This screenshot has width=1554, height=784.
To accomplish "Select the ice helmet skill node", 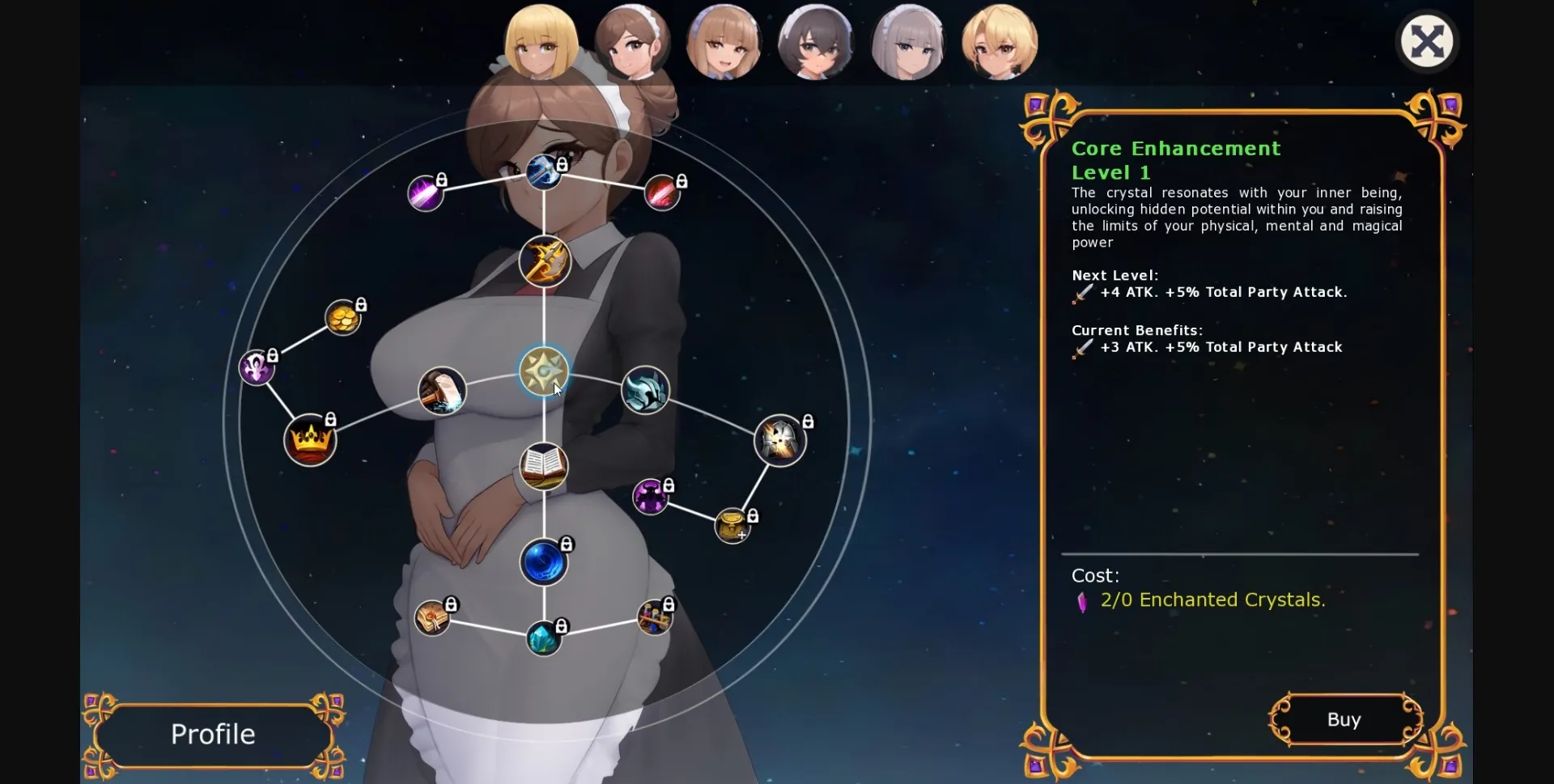I will 645,391.
